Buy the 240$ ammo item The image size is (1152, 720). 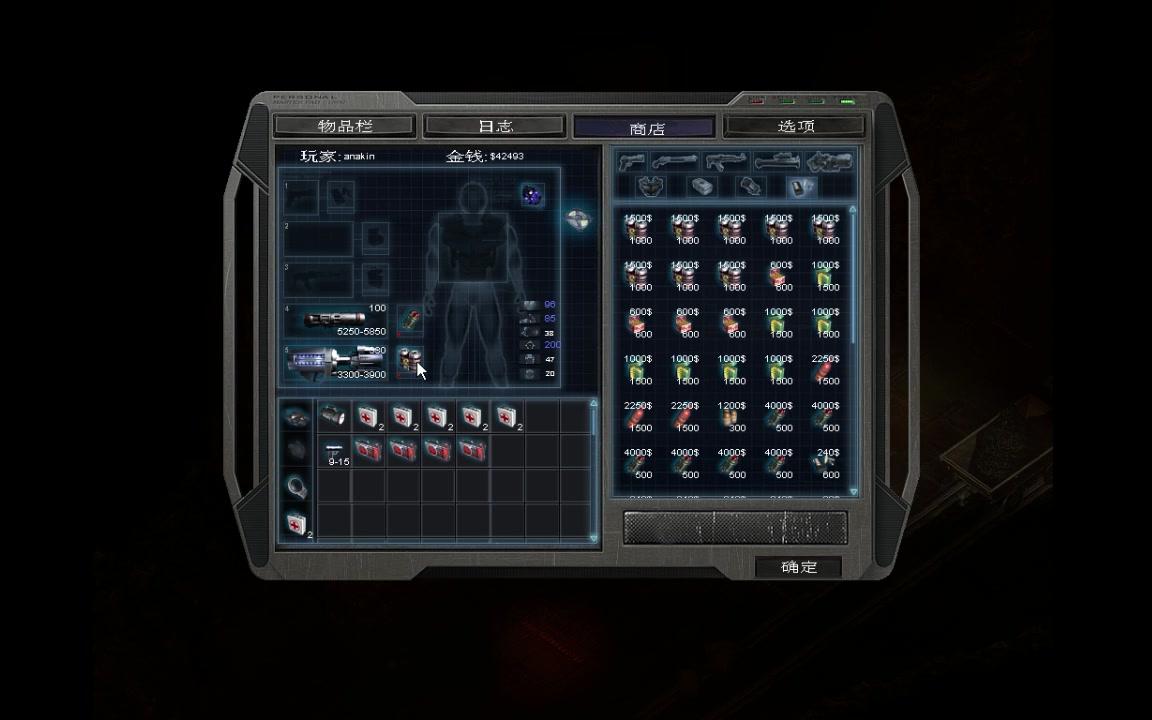tap(827, 465)
